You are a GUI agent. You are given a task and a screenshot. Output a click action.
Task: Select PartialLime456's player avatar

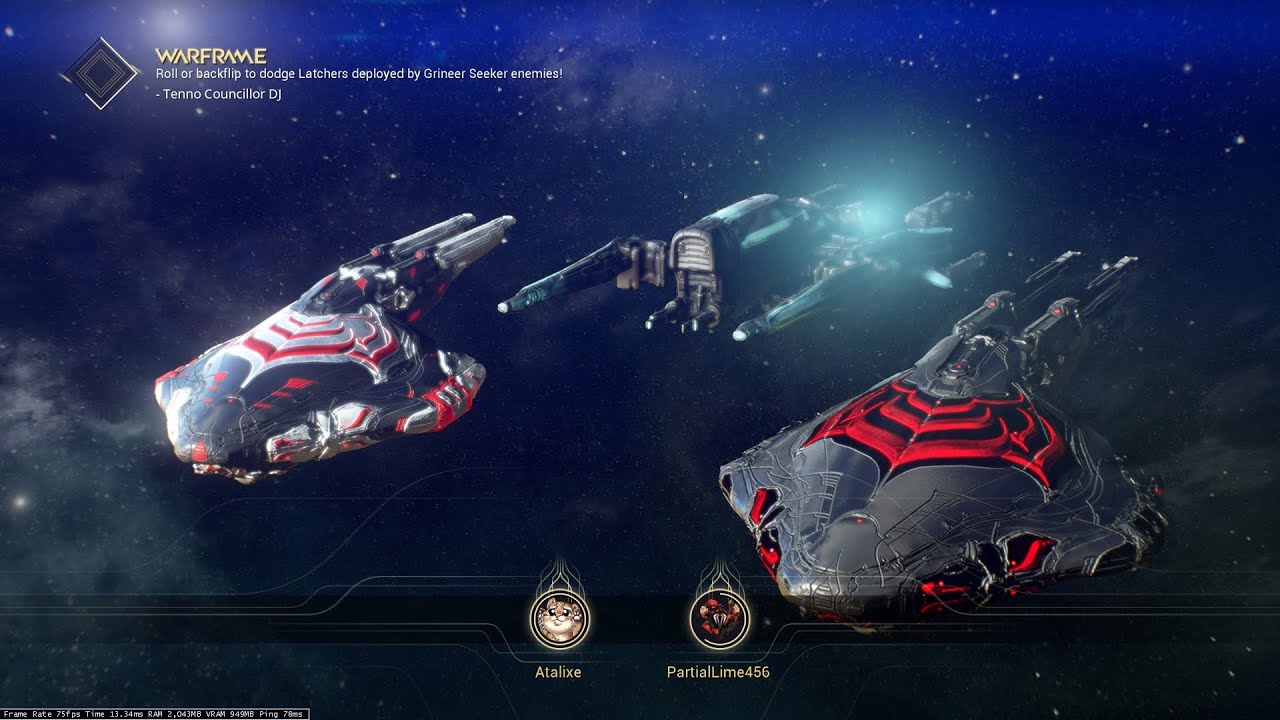coord(718,619)
